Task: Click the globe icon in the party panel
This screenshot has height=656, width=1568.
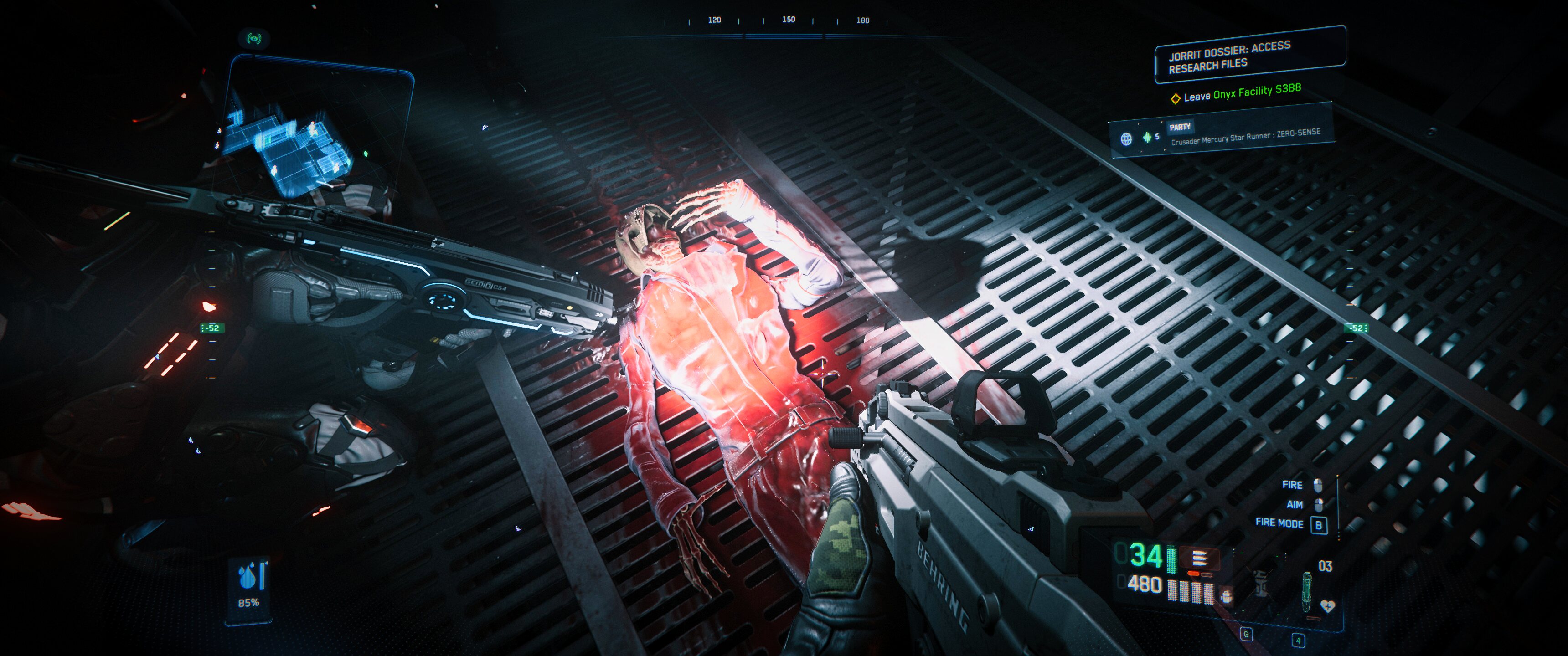Action: click(x=1126, y=139)
